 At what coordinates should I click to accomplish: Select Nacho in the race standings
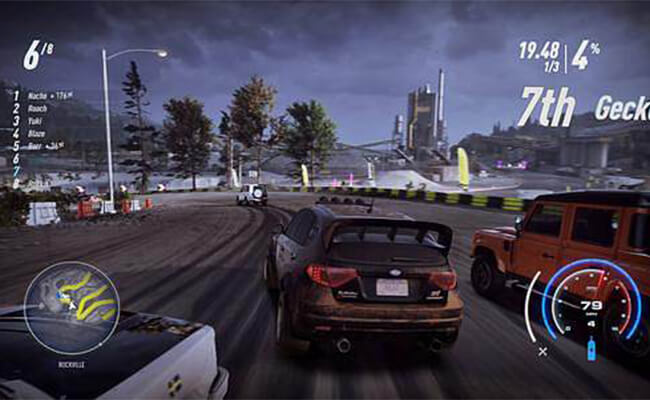(40, 96)
